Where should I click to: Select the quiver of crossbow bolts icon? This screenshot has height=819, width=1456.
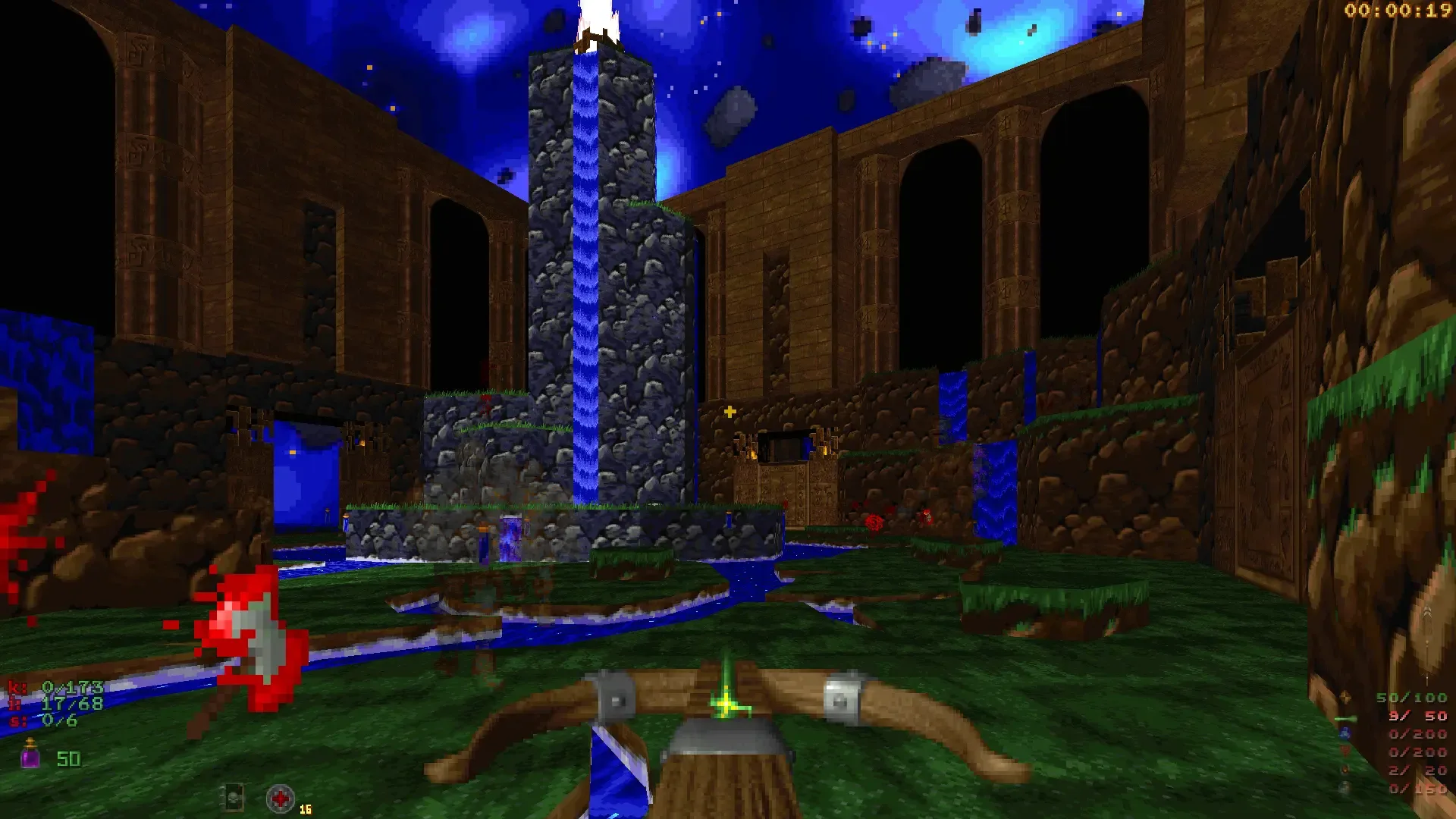pyautogui.click(x=1344, y=718)
